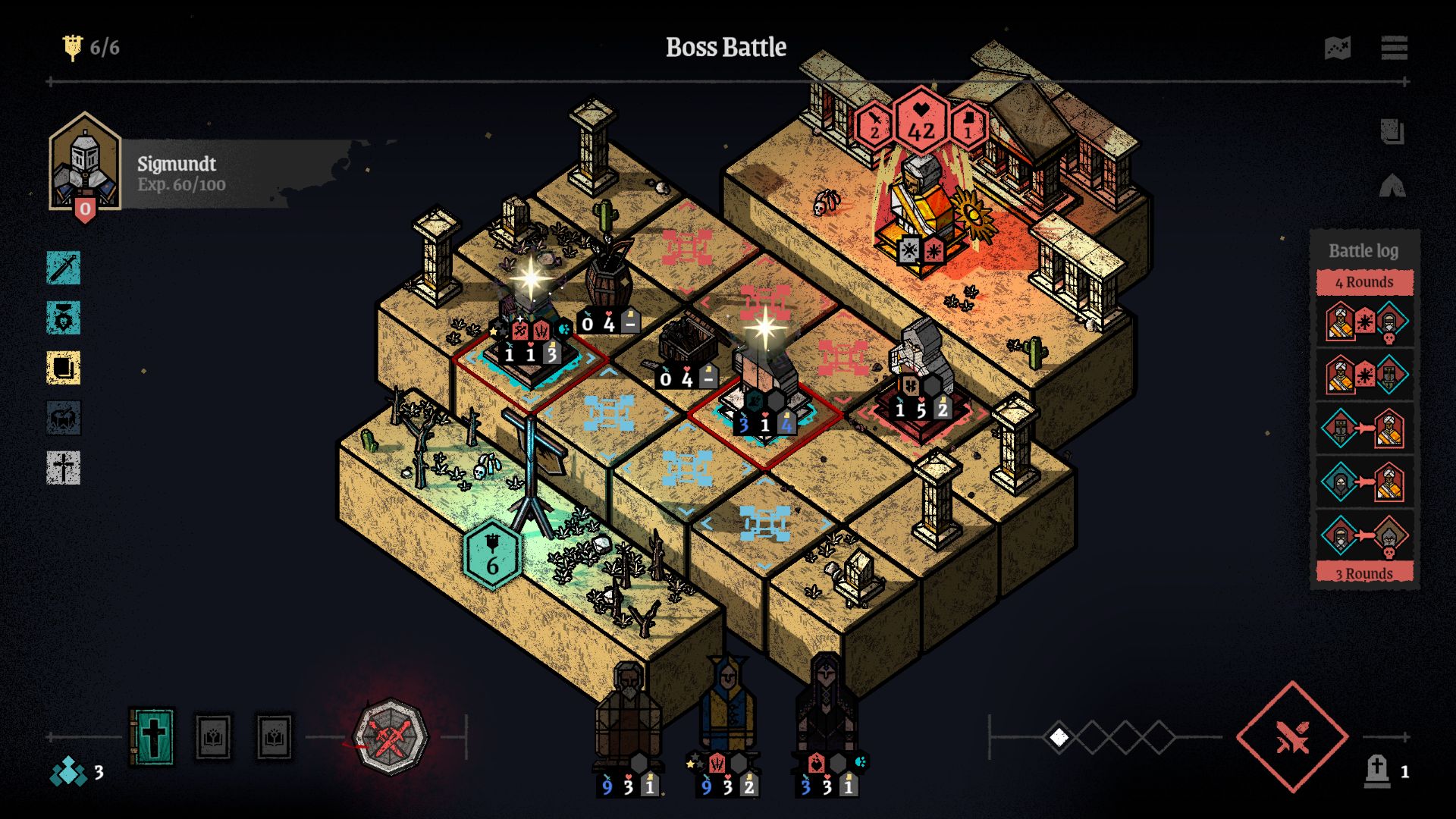Select the teal lion medal icon
1456x819 pixels.
coord(64,318)
